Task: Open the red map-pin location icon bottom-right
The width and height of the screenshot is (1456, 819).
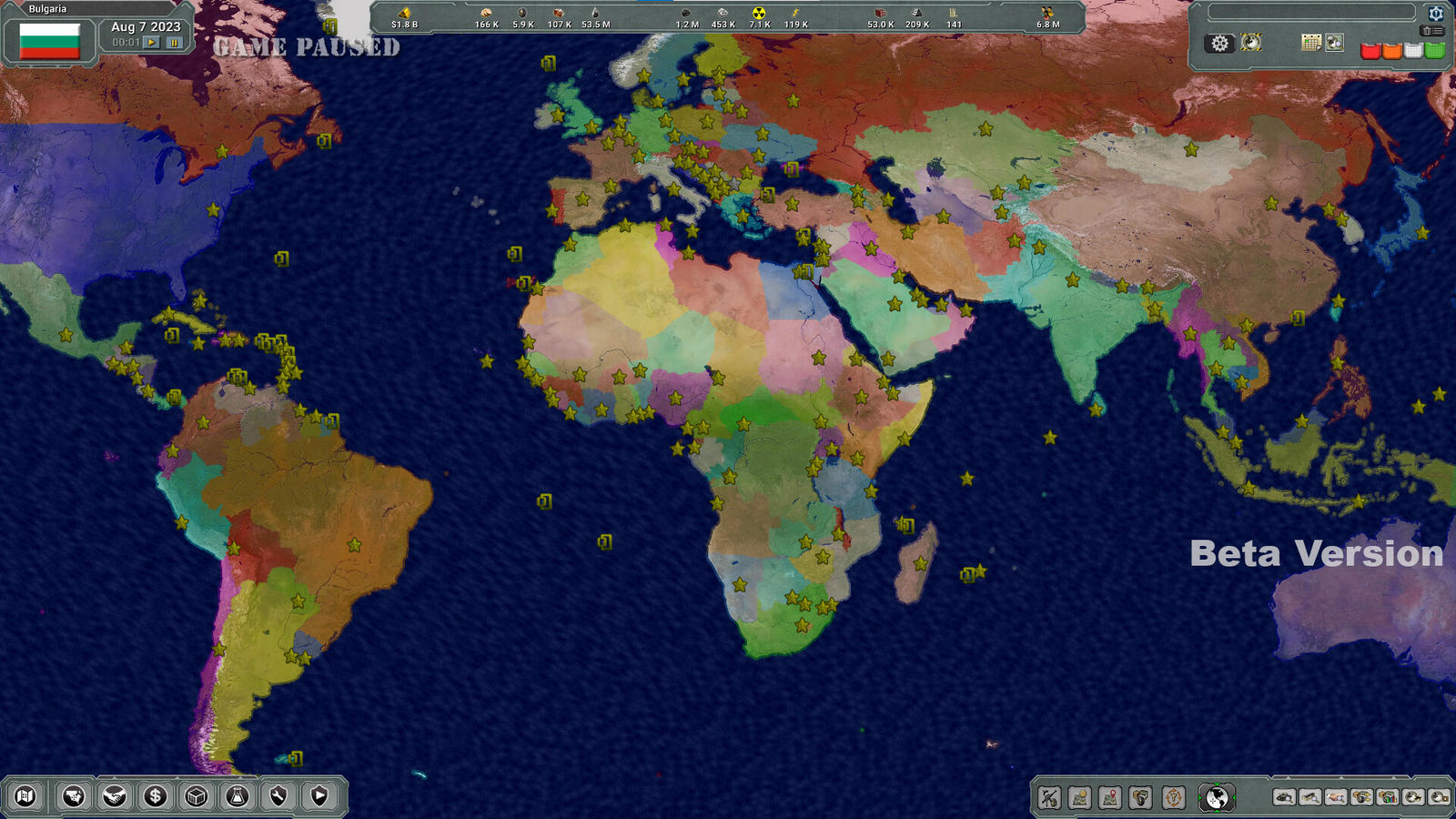Action: pos(1108,798)
